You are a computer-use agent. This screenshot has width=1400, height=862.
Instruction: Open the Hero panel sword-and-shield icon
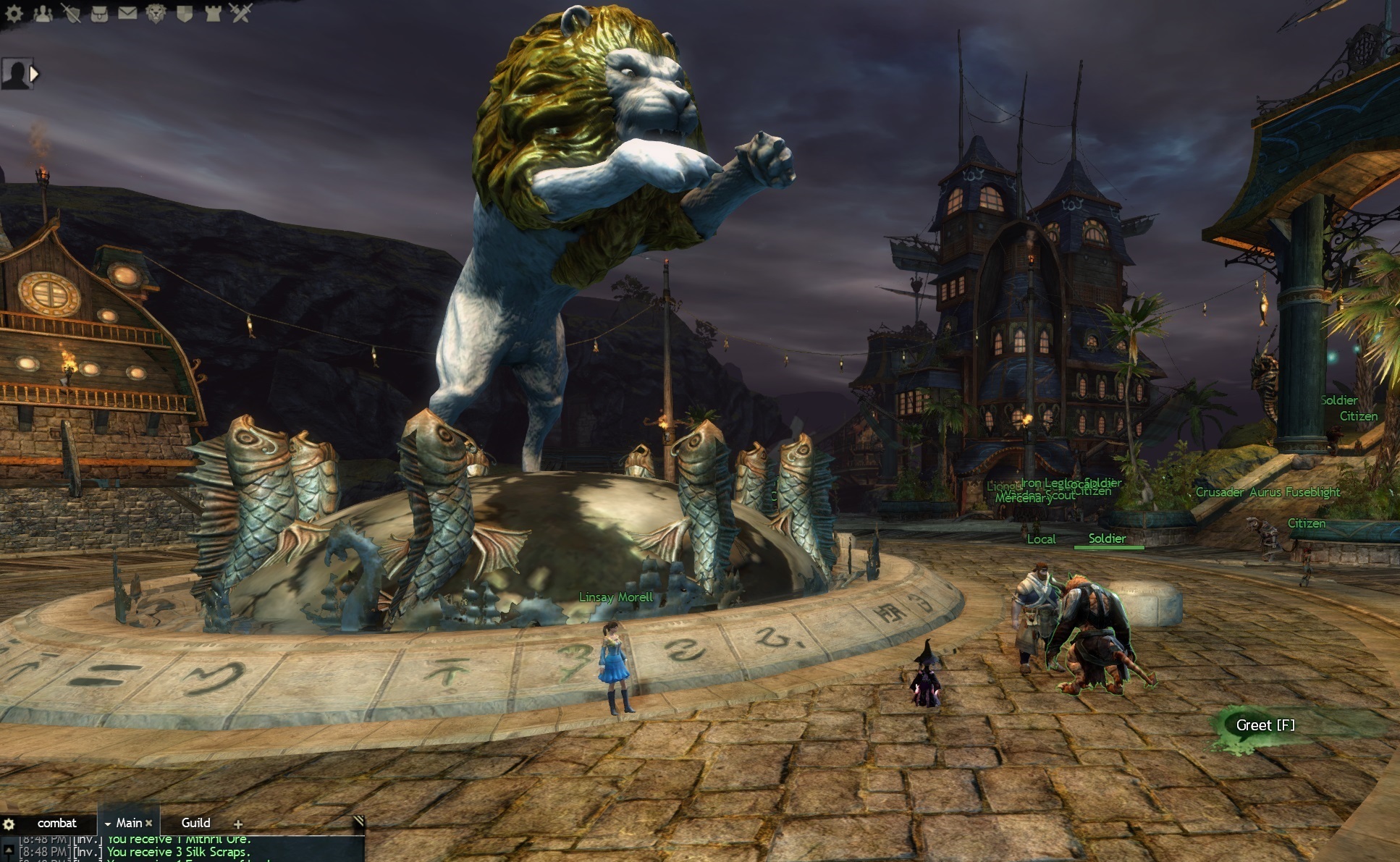pyautogui.click(x=71, y=12)
